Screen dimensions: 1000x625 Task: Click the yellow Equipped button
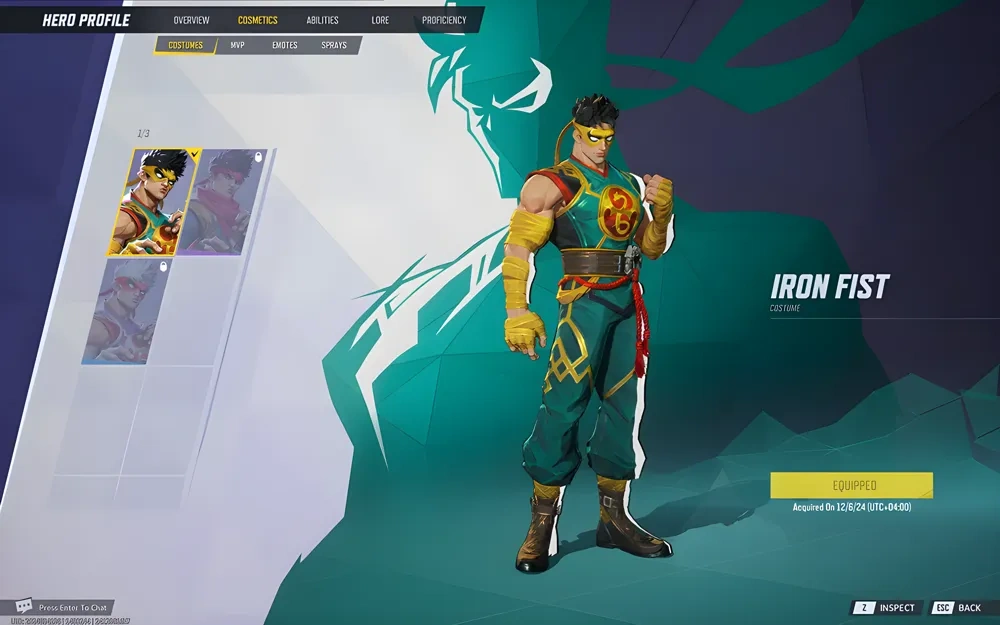click(x=851, y=485)
